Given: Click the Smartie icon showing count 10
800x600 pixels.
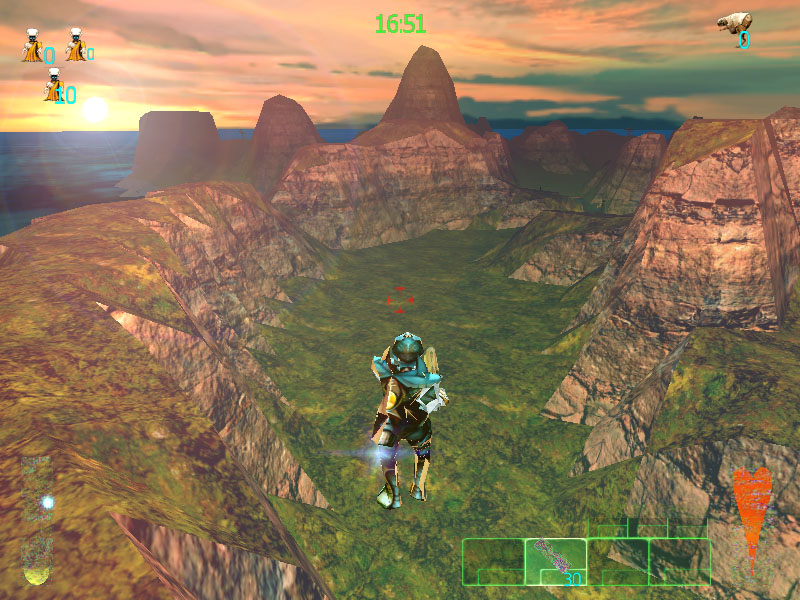Looking at the screenshot, I should (x=53, y=86).
